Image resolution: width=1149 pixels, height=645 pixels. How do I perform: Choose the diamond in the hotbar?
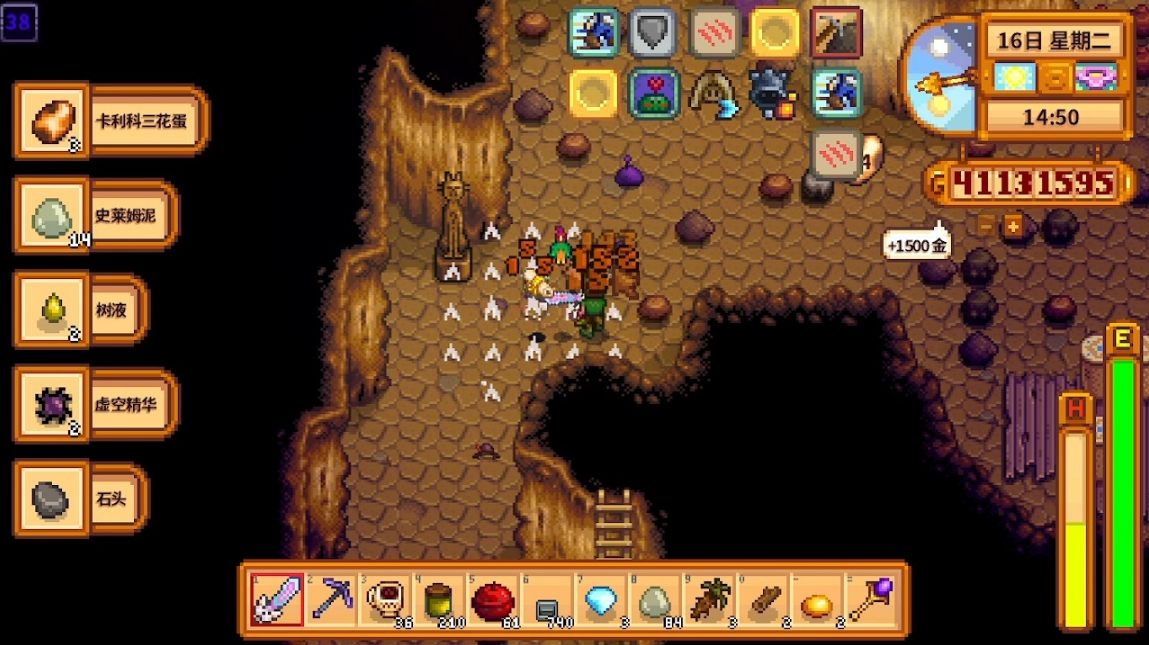click(601, 600)
